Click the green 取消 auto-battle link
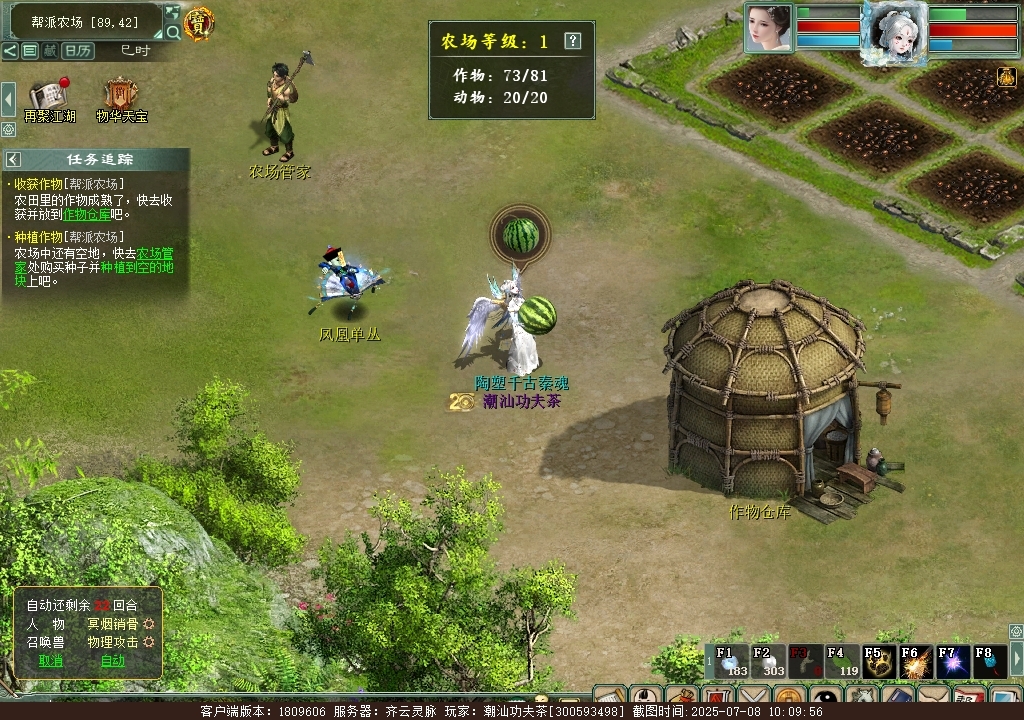This screenshot has height=720, width=1024. point(51,660)
